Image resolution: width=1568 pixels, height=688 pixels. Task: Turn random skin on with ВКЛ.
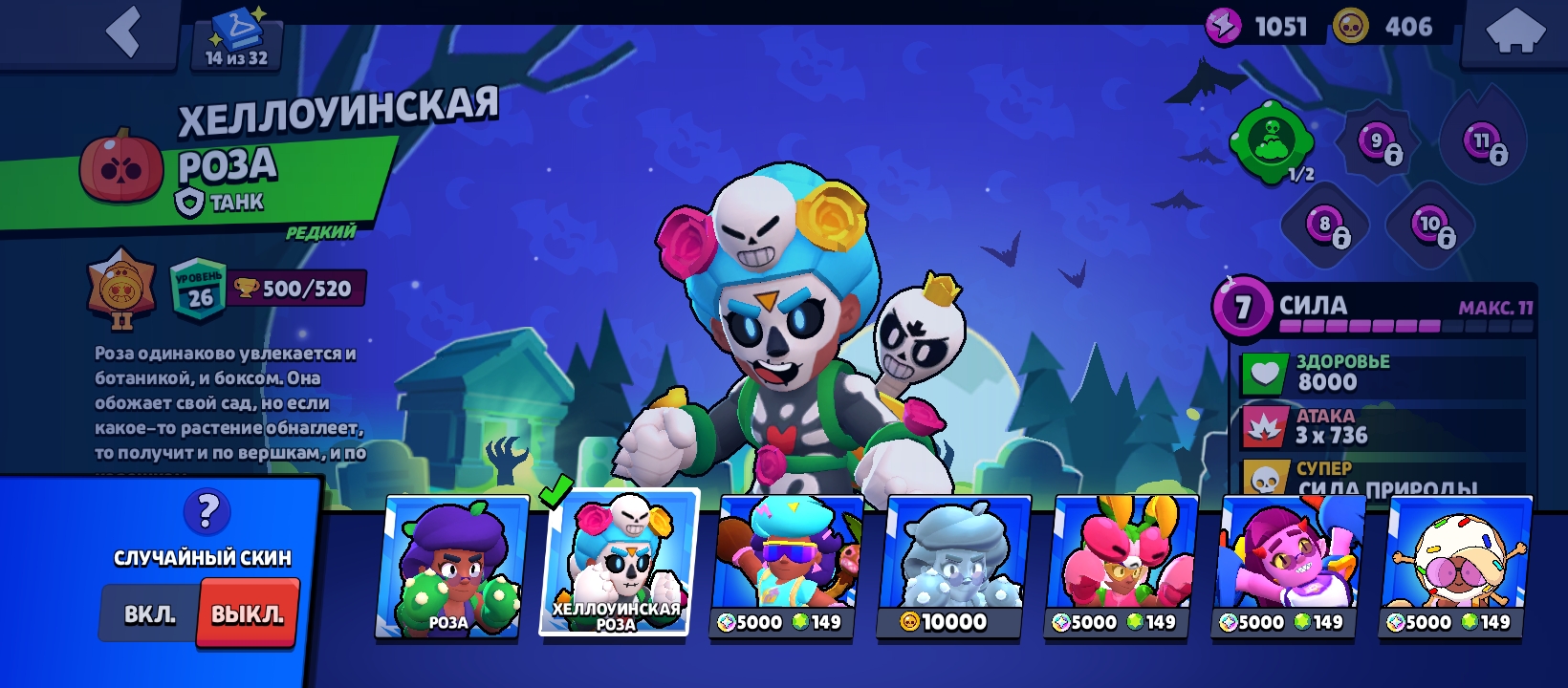[150, 614]
